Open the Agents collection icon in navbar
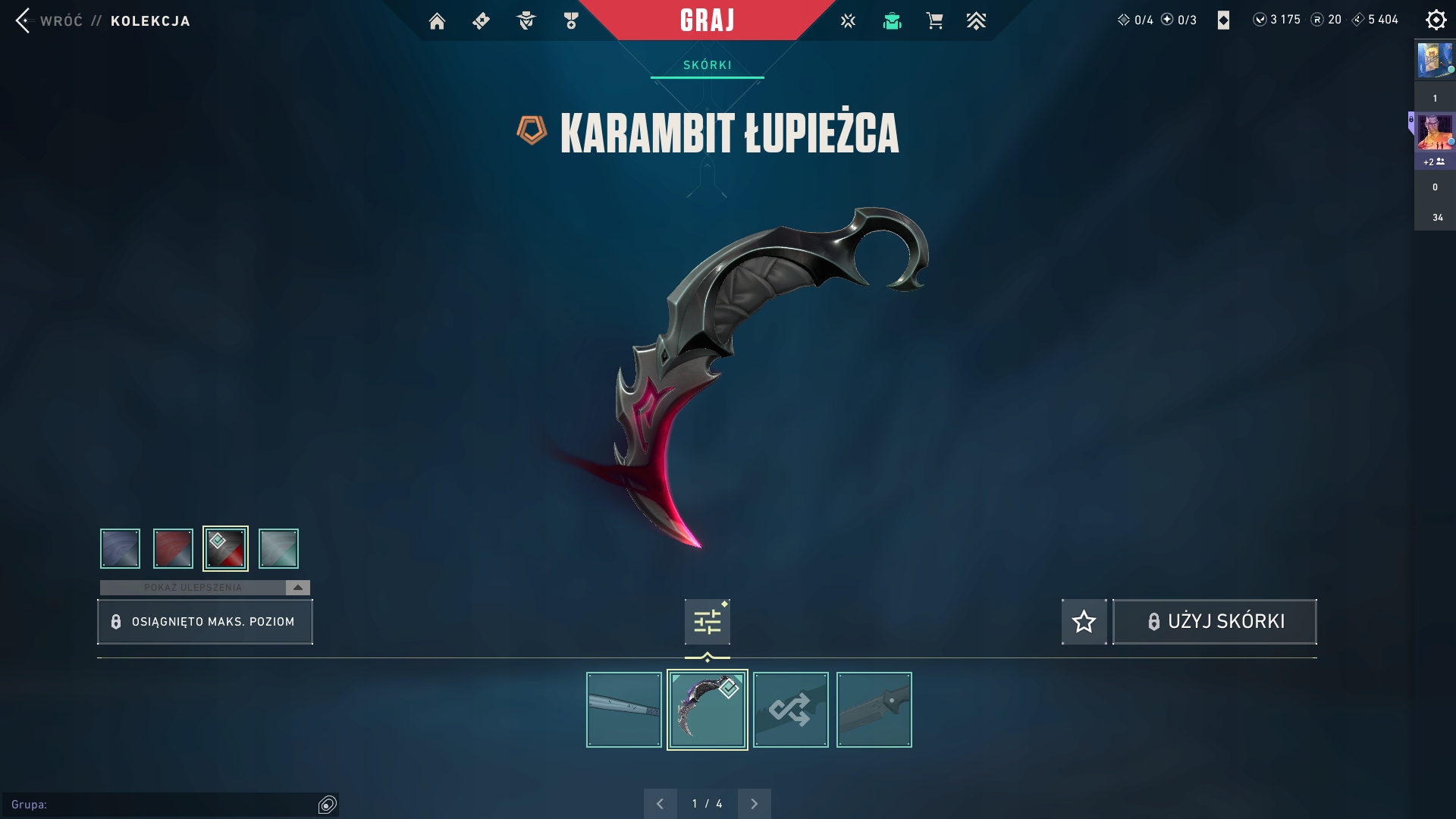1456x819 pixels. 526,21
